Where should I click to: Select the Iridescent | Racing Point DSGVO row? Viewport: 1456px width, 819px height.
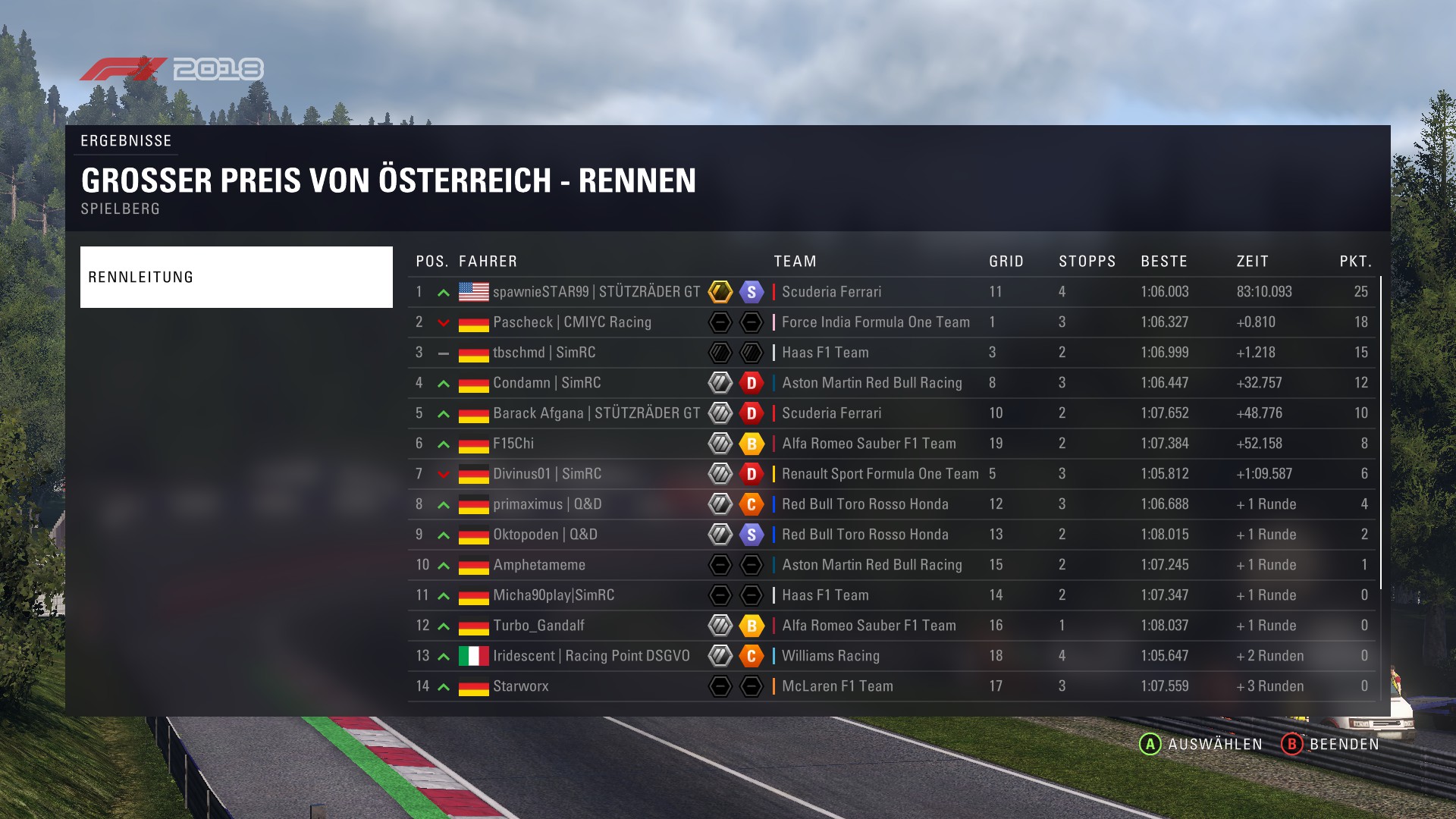(x=591, y=656)
